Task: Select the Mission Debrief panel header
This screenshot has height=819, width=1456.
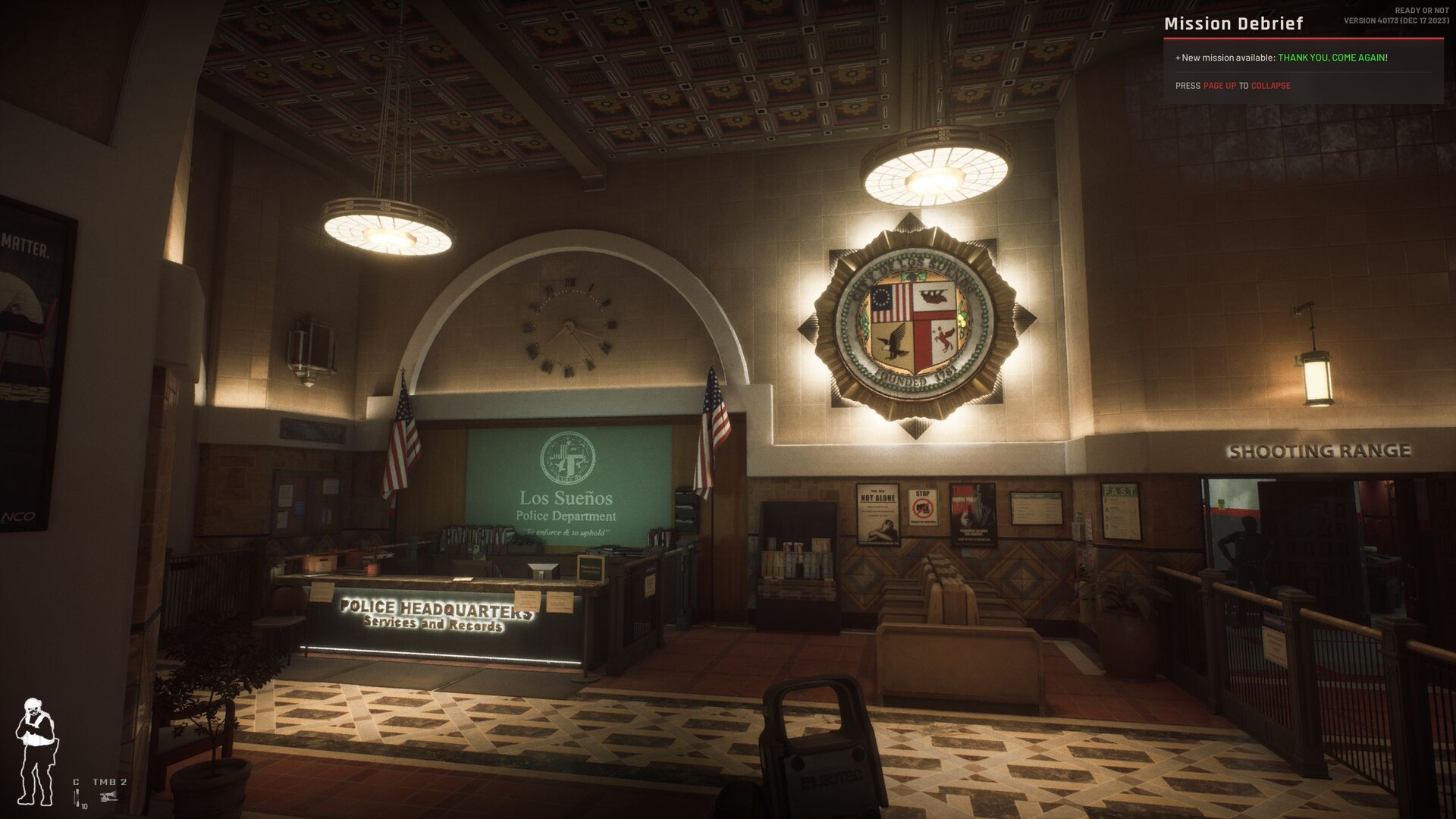Action: (1233, 24)
